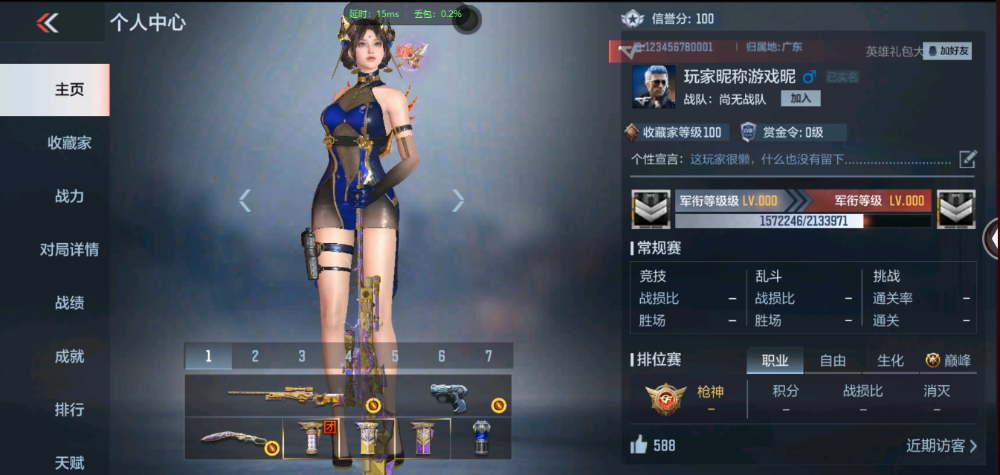Like the profile with thumbs-up icon
This screenshot has height=475, width=1000.
point(638,445)
